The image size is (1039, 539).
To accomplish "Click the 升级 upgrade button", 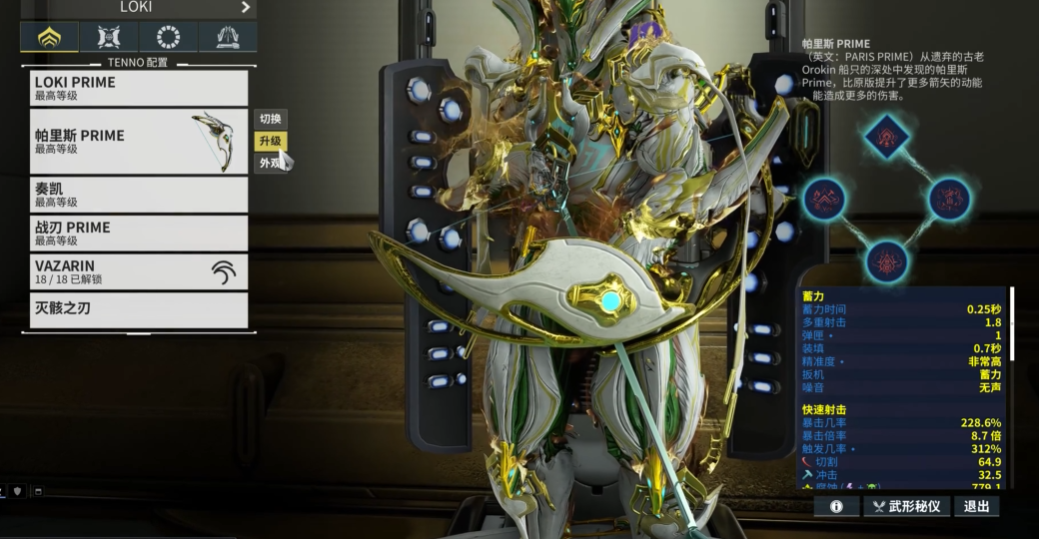I will pyautogui.click(x=270, y=141).
